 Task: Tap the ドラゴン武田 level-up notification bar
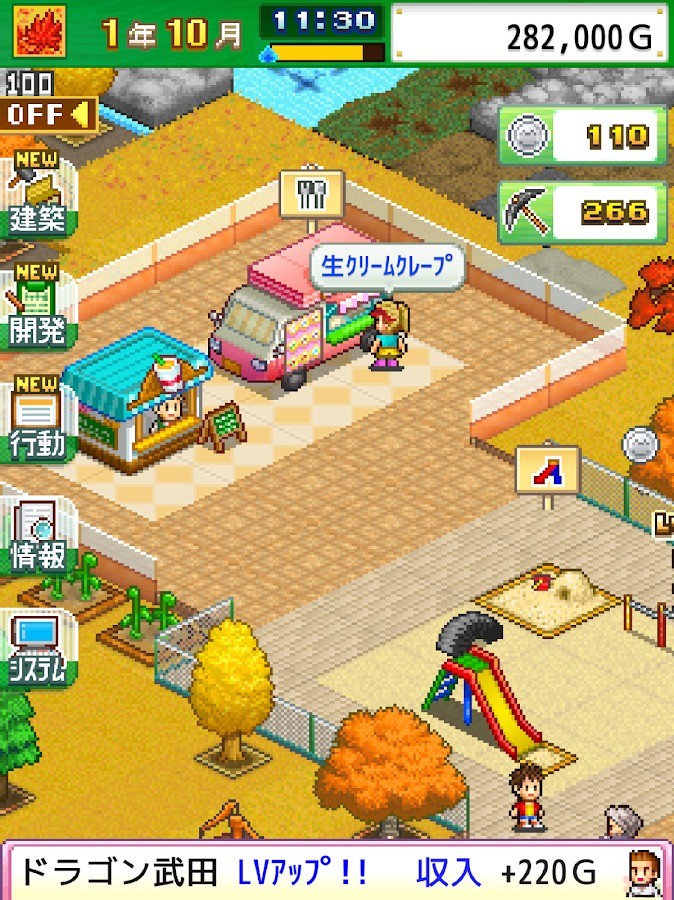coord(336,872)
